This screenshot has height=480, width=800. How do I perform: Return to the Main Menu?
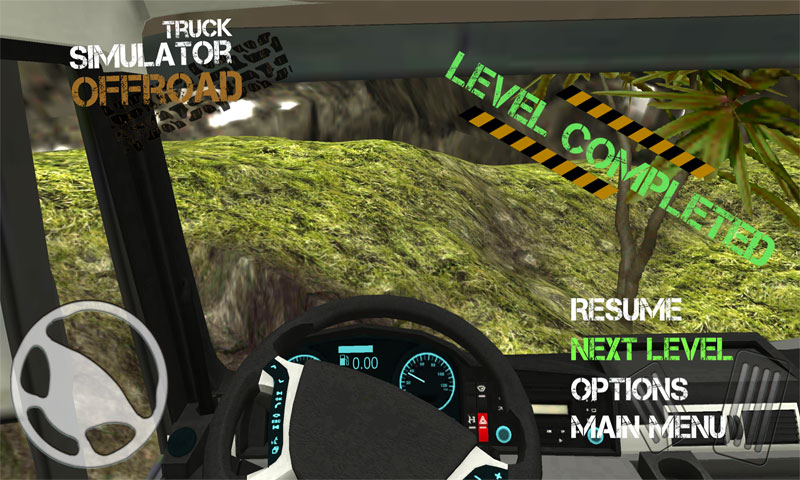point(648,428)
